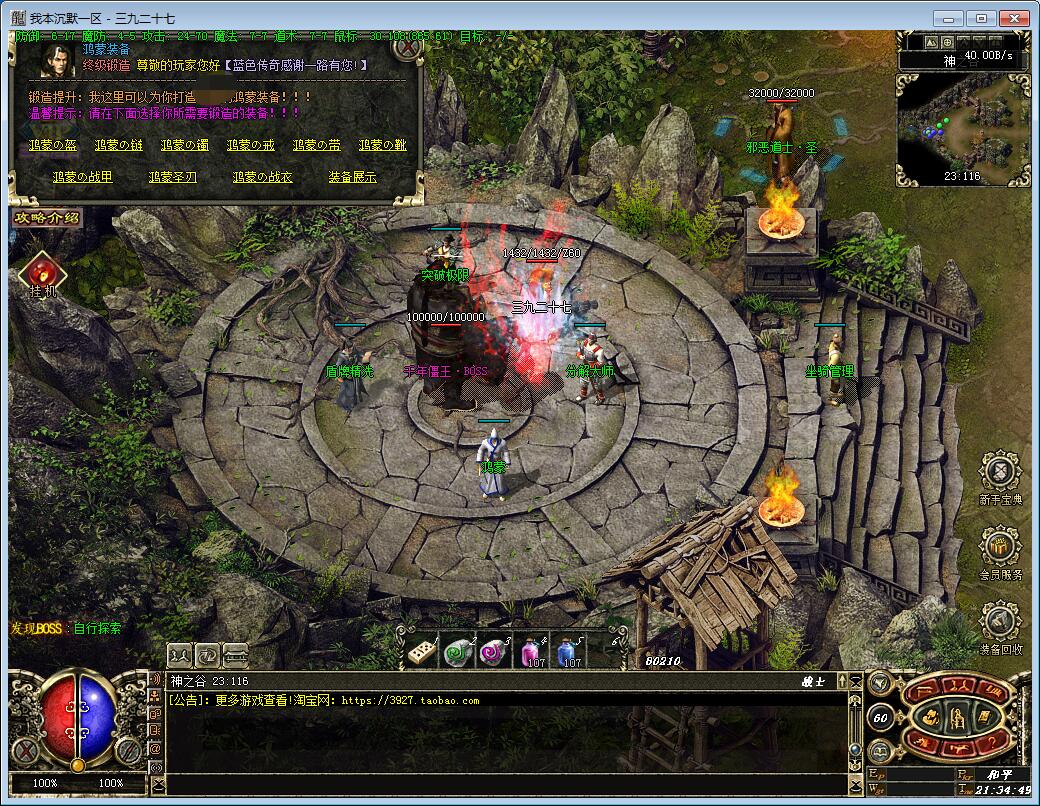Choose the 鸿蒙の靴 option
This screenshot has height=806, width=1040.
[382, 145]
